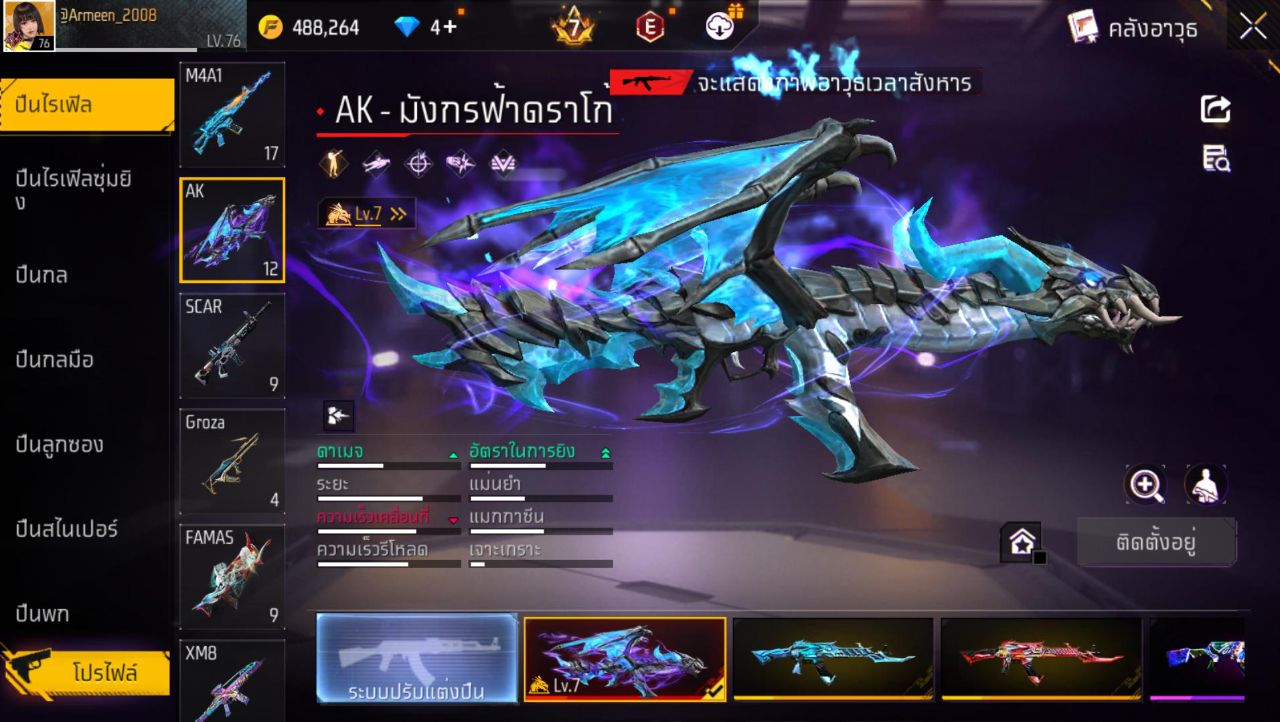The width and height of the screenshot is (1280, 722).
Task: Select the ปืนไรเฟิล category tab
Action: 87,105
